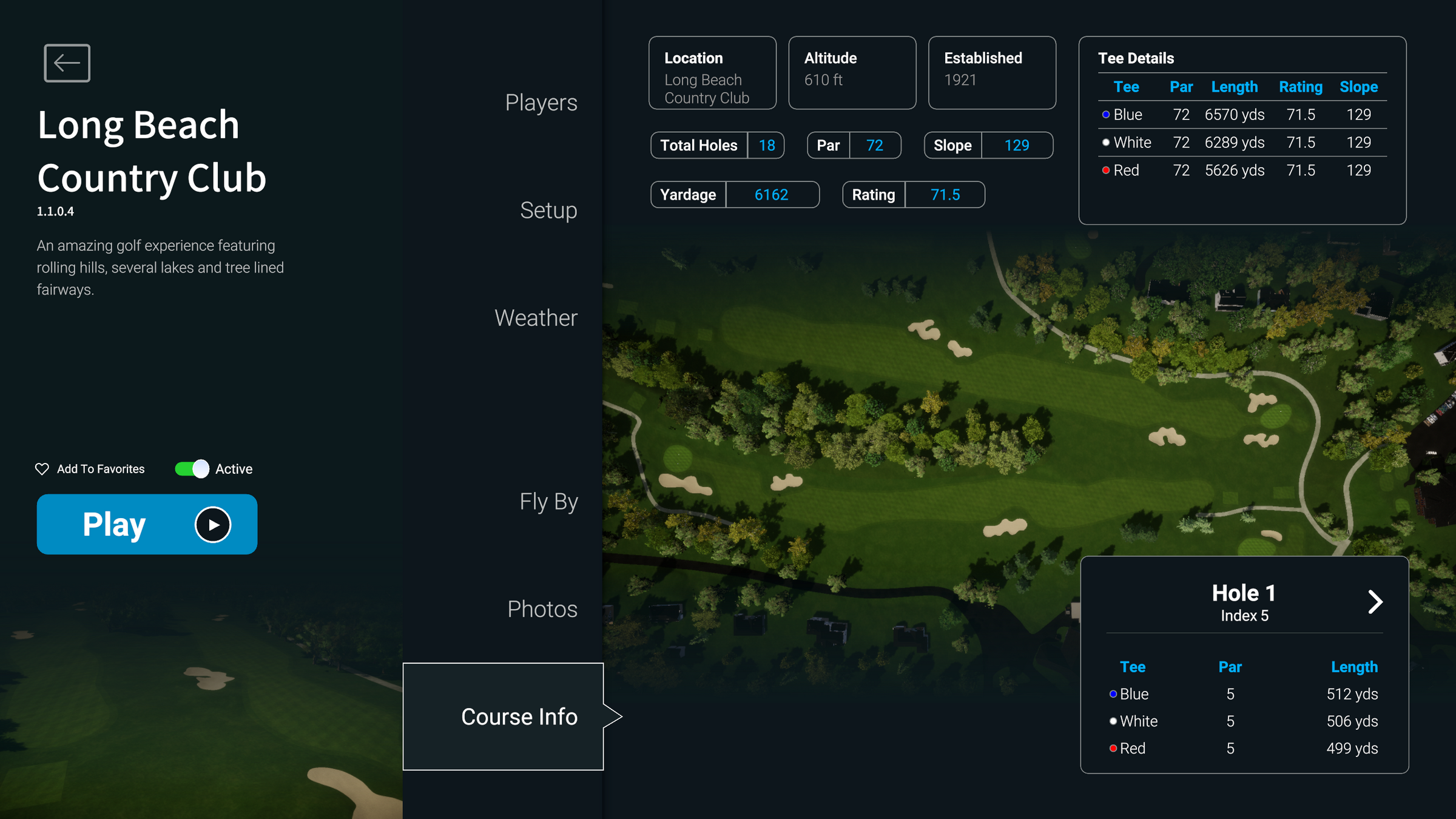
Task: Select the red tee dot for Hole 1
Action: [1113, 748]
